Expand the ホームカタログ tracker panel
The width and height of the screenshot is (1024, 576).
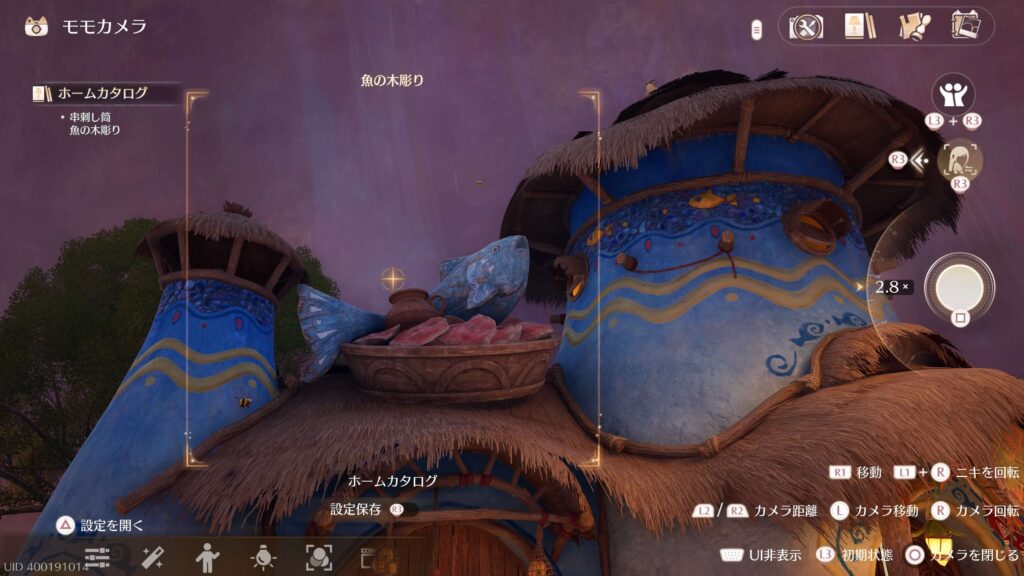[x=104, y=94]
